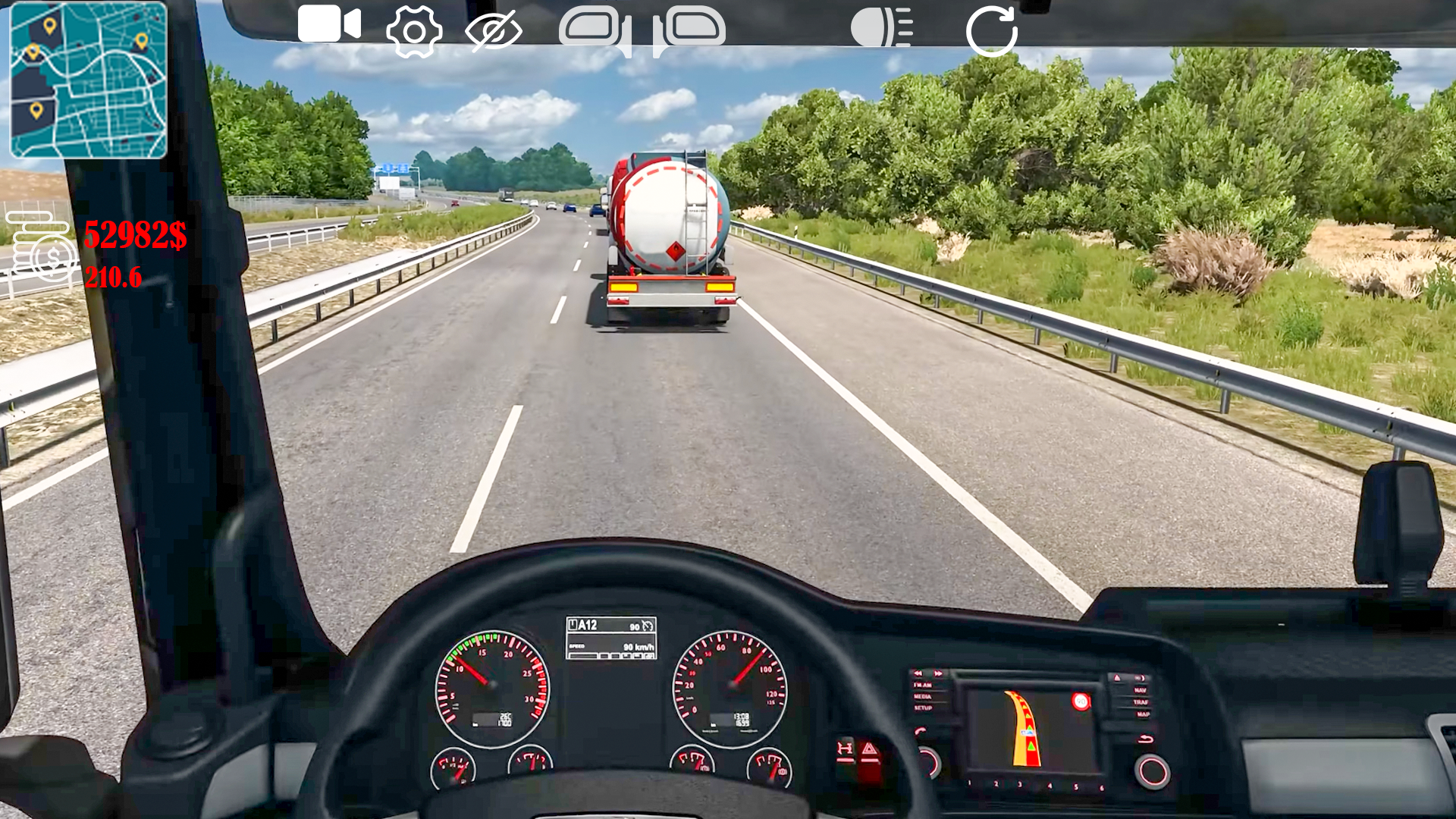Image resolution: width=1456 pixels, height=819 pixels.
Task: Click the restart route icon
Action: click(991, 30)
